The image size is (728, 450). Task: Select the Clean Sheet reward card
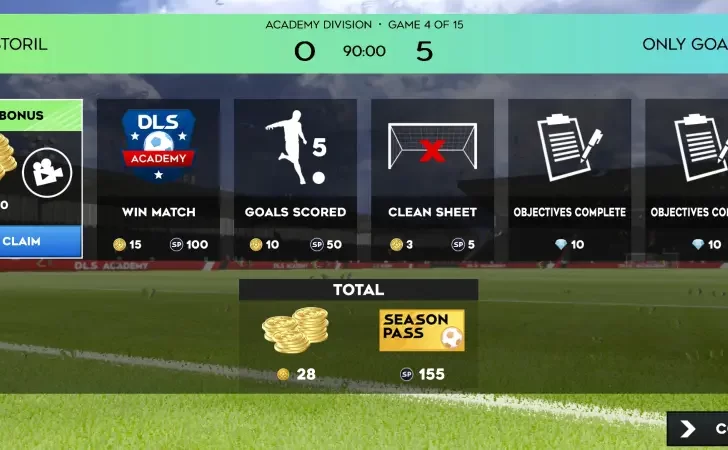coord(432,180)
